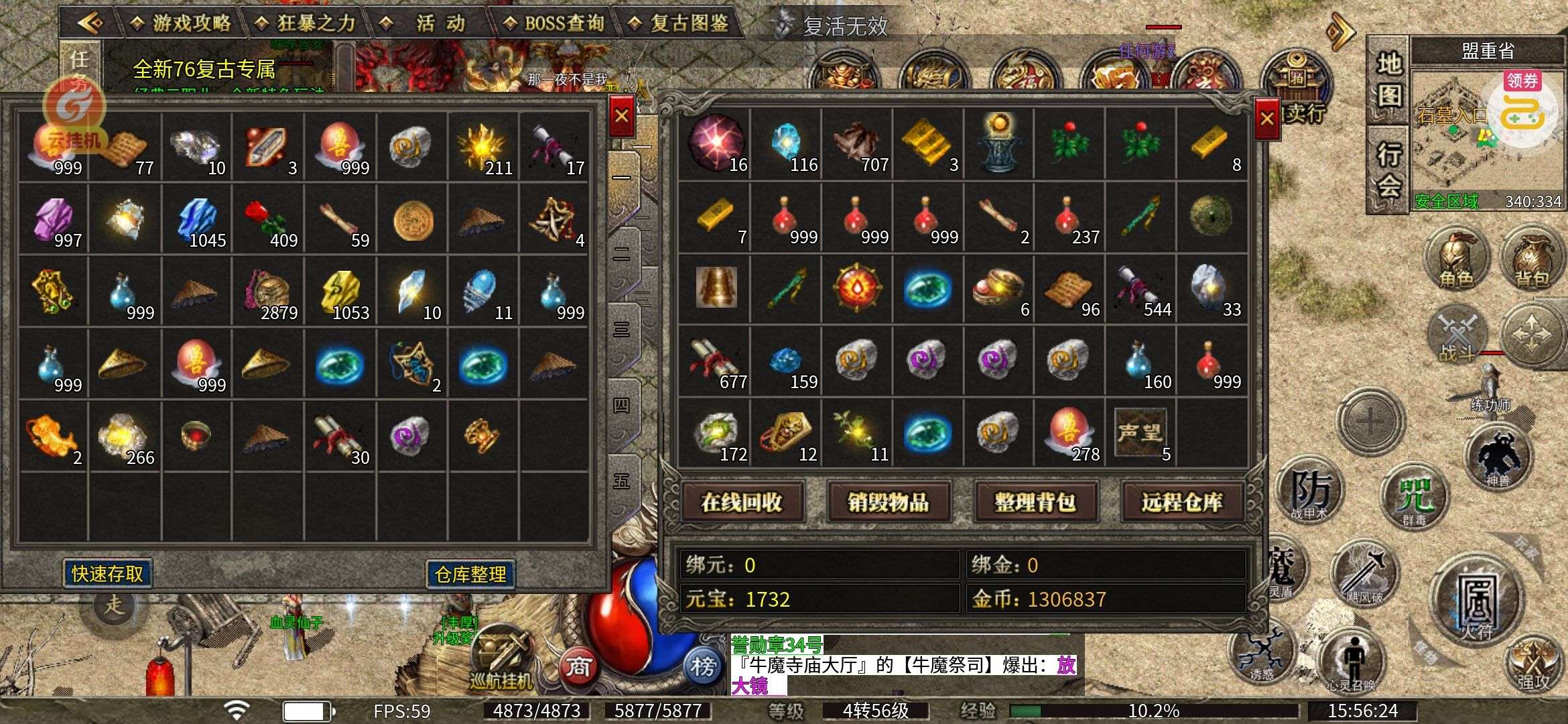Open the 地图 map button
The height and width of the screenshot is (724, 1568).
1388,79
